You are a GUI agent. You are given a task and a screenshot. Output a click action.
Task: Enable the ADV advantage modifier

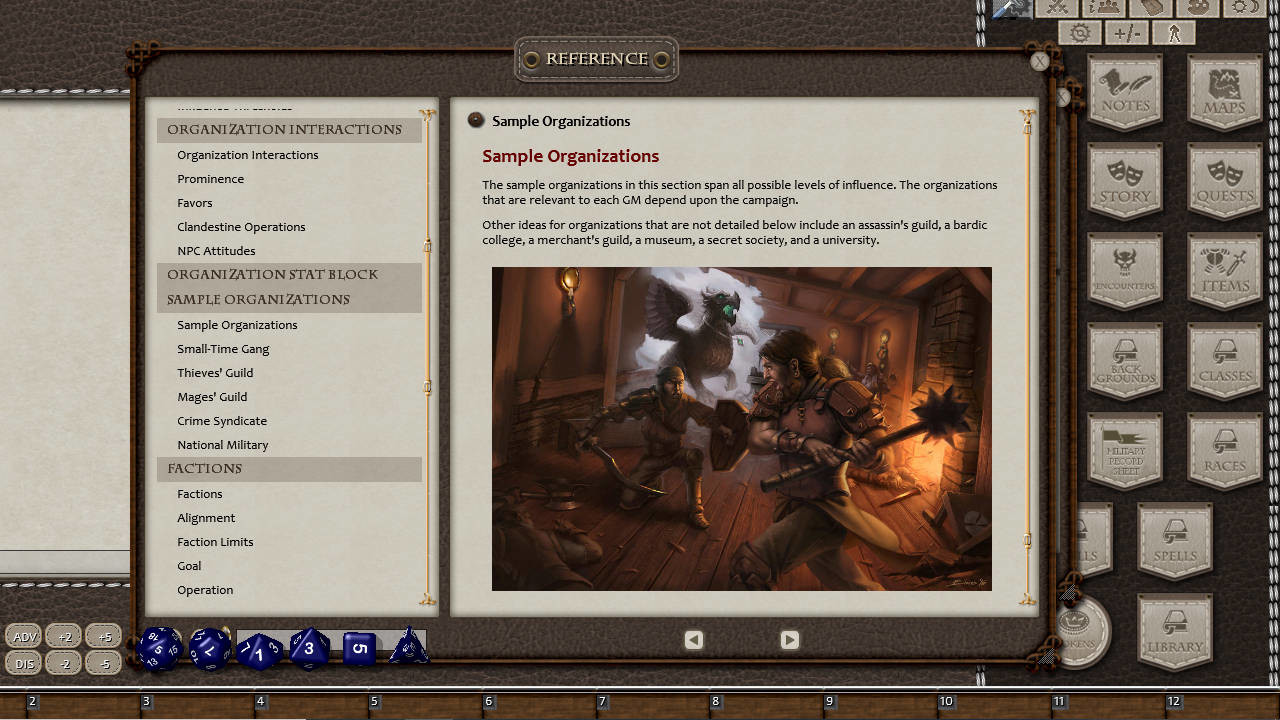(23, 635)
